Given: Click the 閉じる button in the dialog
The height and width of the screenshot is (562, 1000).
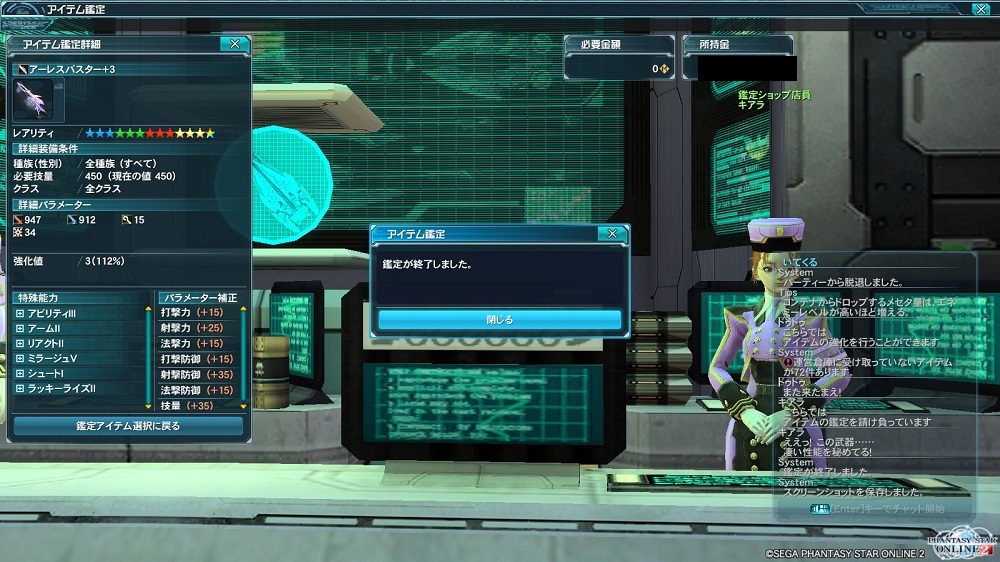Looking at the screenshot, I should coord(499,320).
